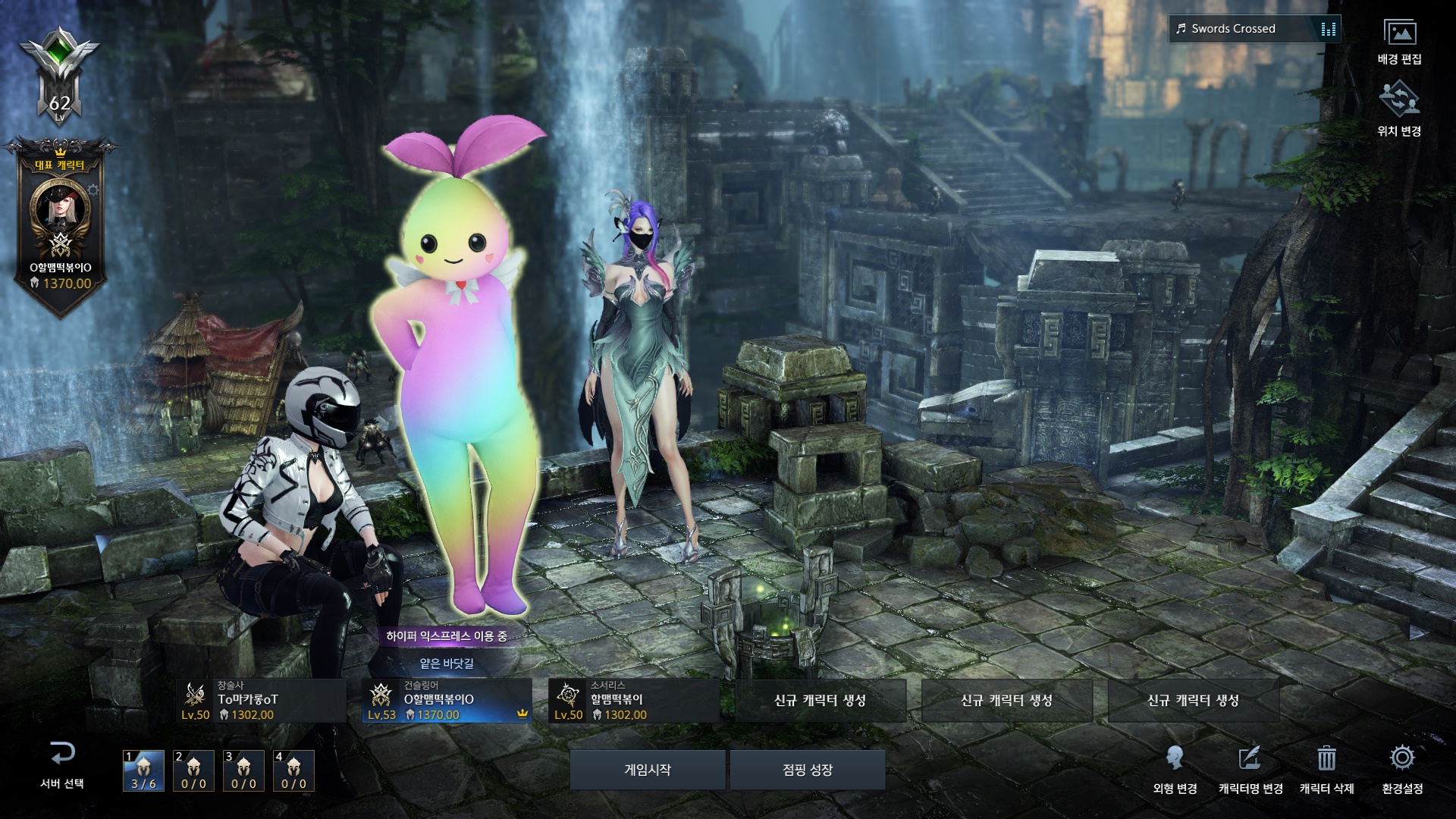1456x819 pixels.
Task: Choose the 할맴떡볶이 sorceress character slot
Action: (633, 701)
